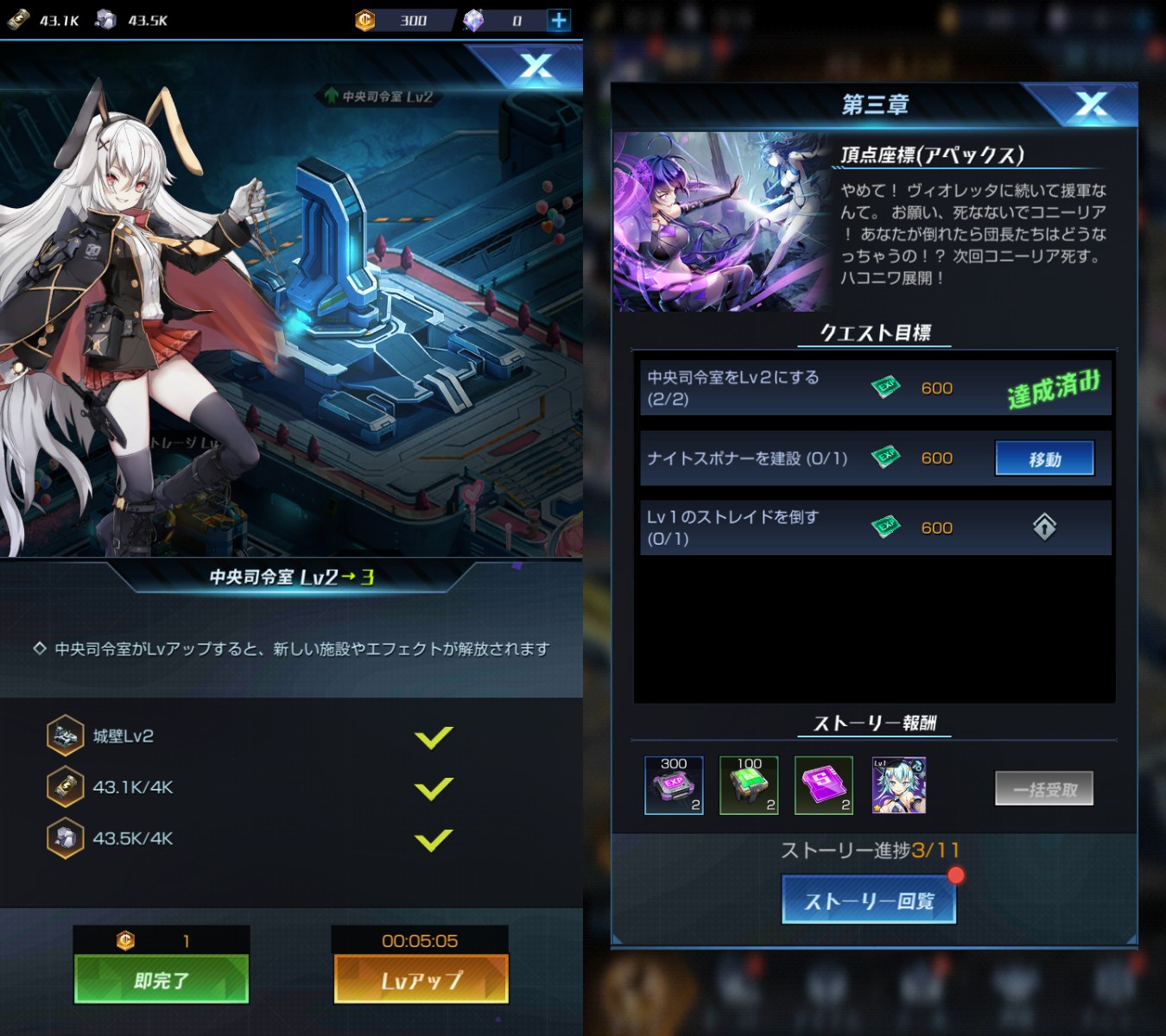This screenshot has height=1036, width=1166.
Task: Tap the diamond gem currency icon
Action: (x=472, y=20)
